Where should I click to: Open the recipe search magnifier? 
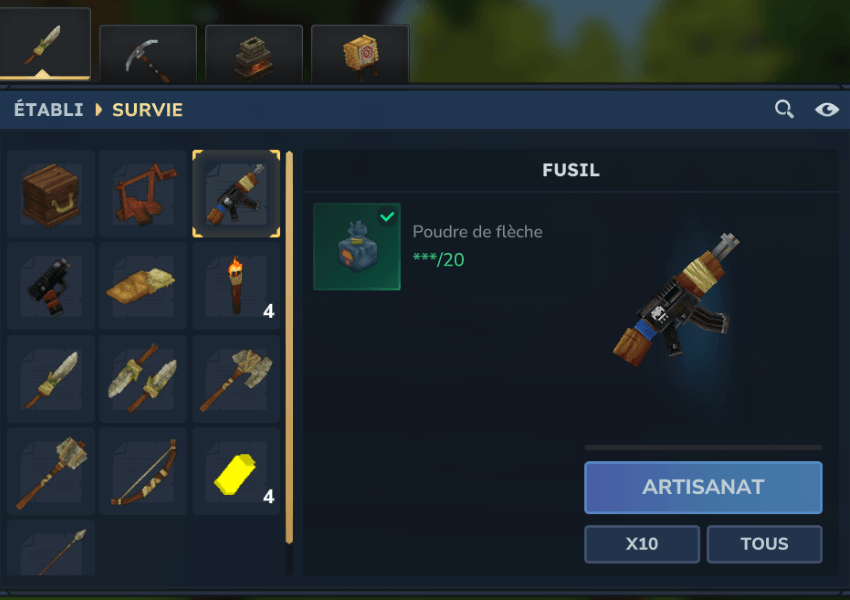click(784, 109)
